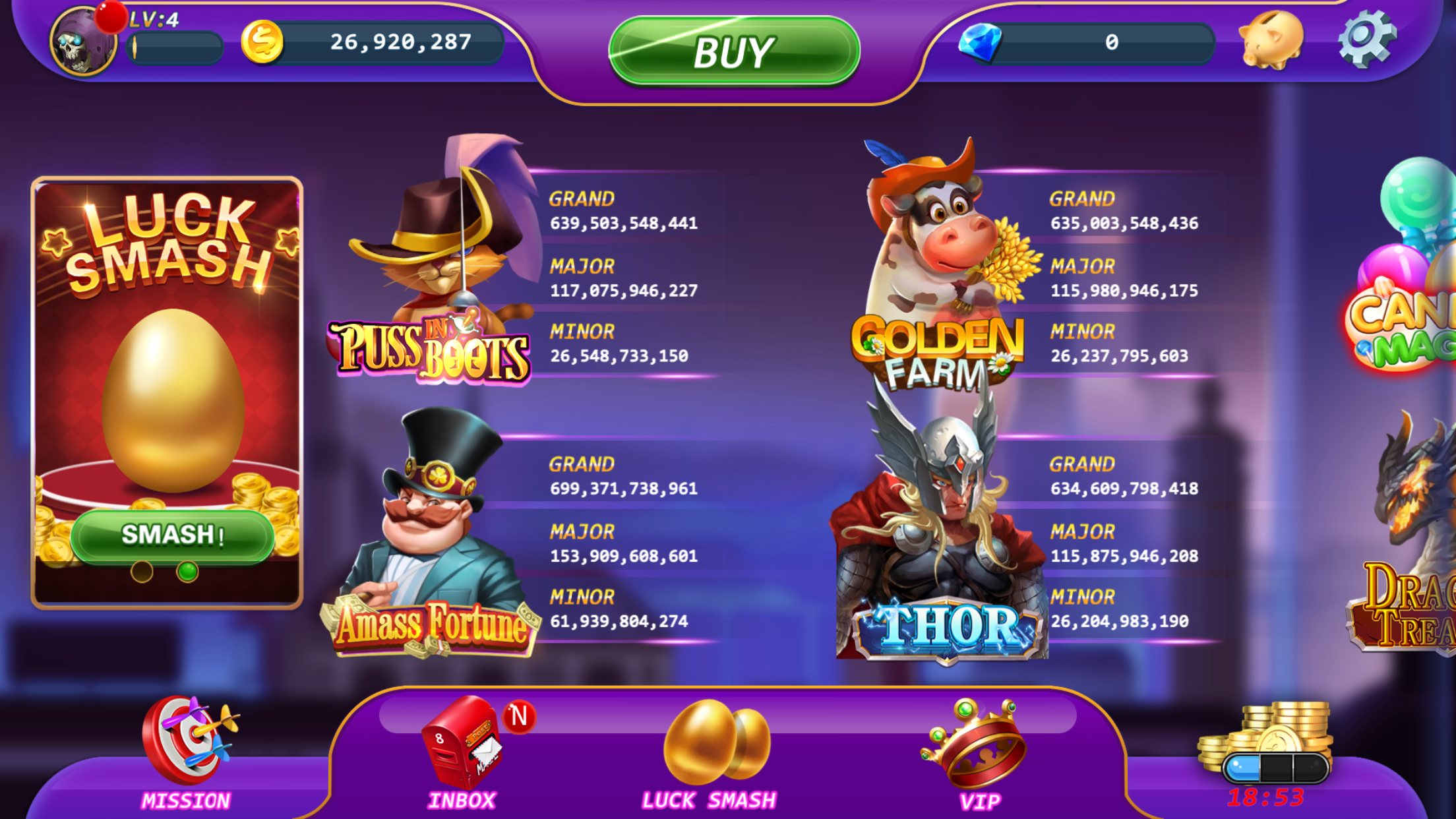The width and height of the screenshot is (1456, 819).
Task: Click the blue diamond gem icon
Action: click(982, 42)
